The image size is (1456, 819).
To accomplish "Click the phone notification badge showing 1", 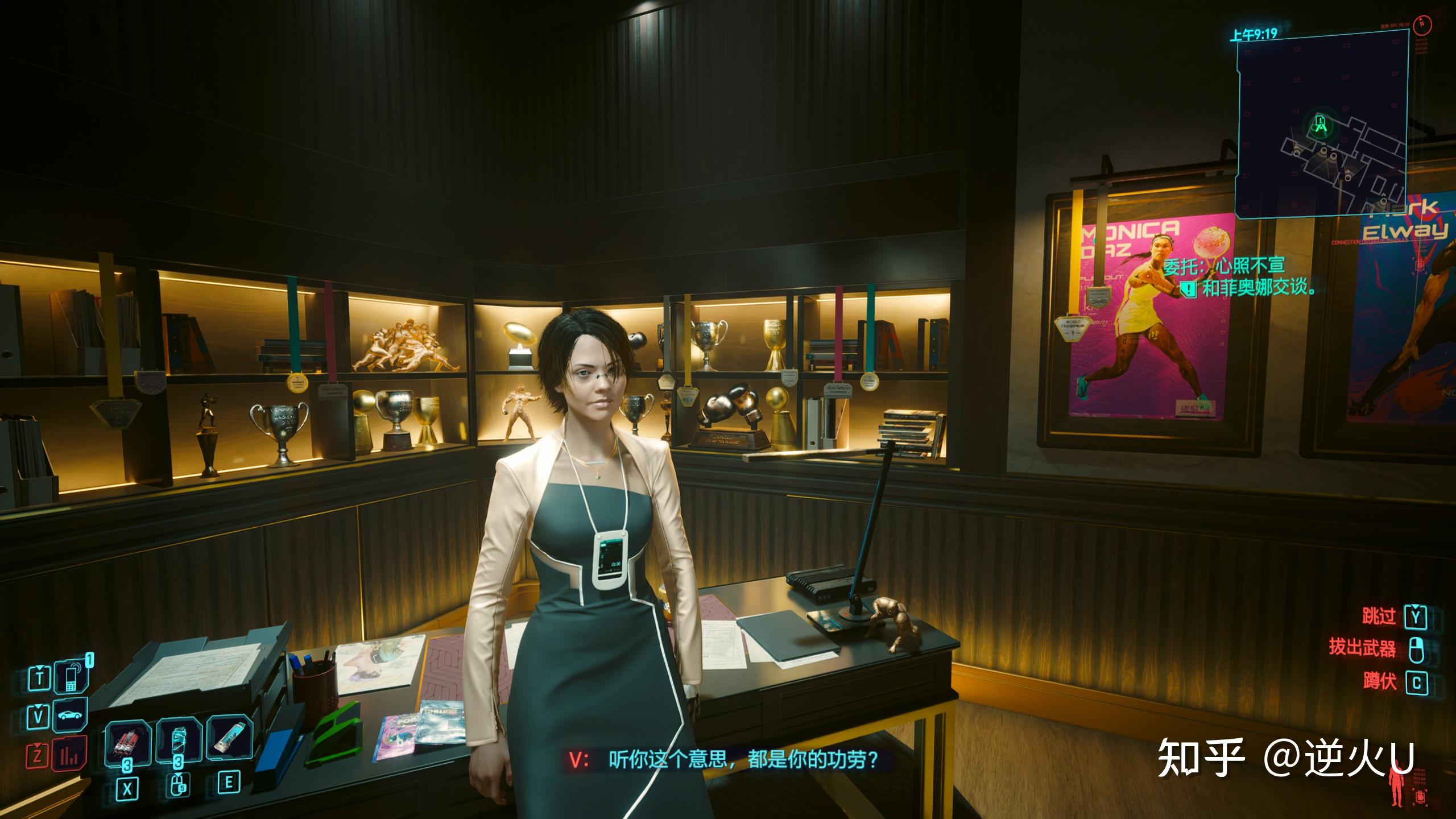I will 90,659.
